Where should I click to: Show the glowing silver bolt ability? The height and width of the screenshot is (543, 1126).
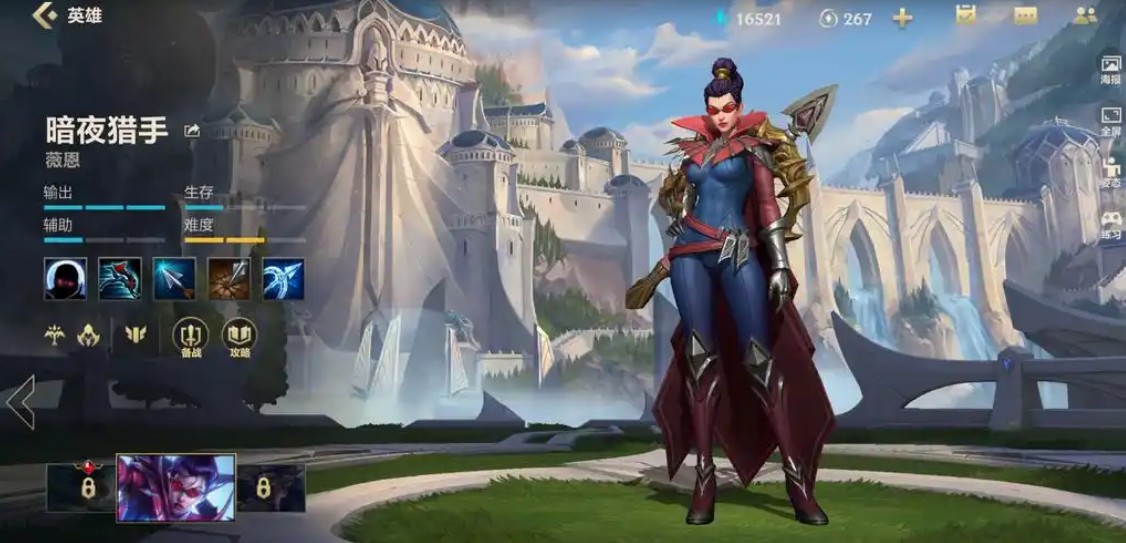click(x=174, y=278)
